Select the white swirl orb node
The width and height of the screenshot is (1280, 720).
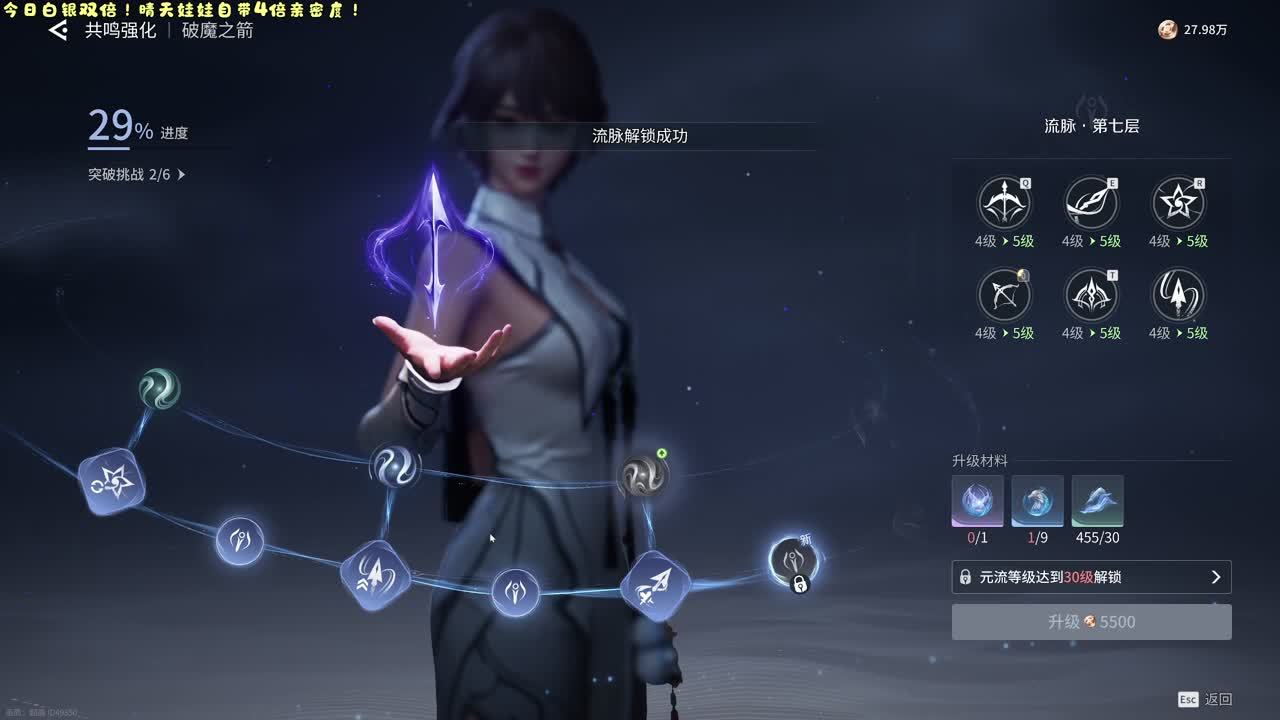point(395,466)
